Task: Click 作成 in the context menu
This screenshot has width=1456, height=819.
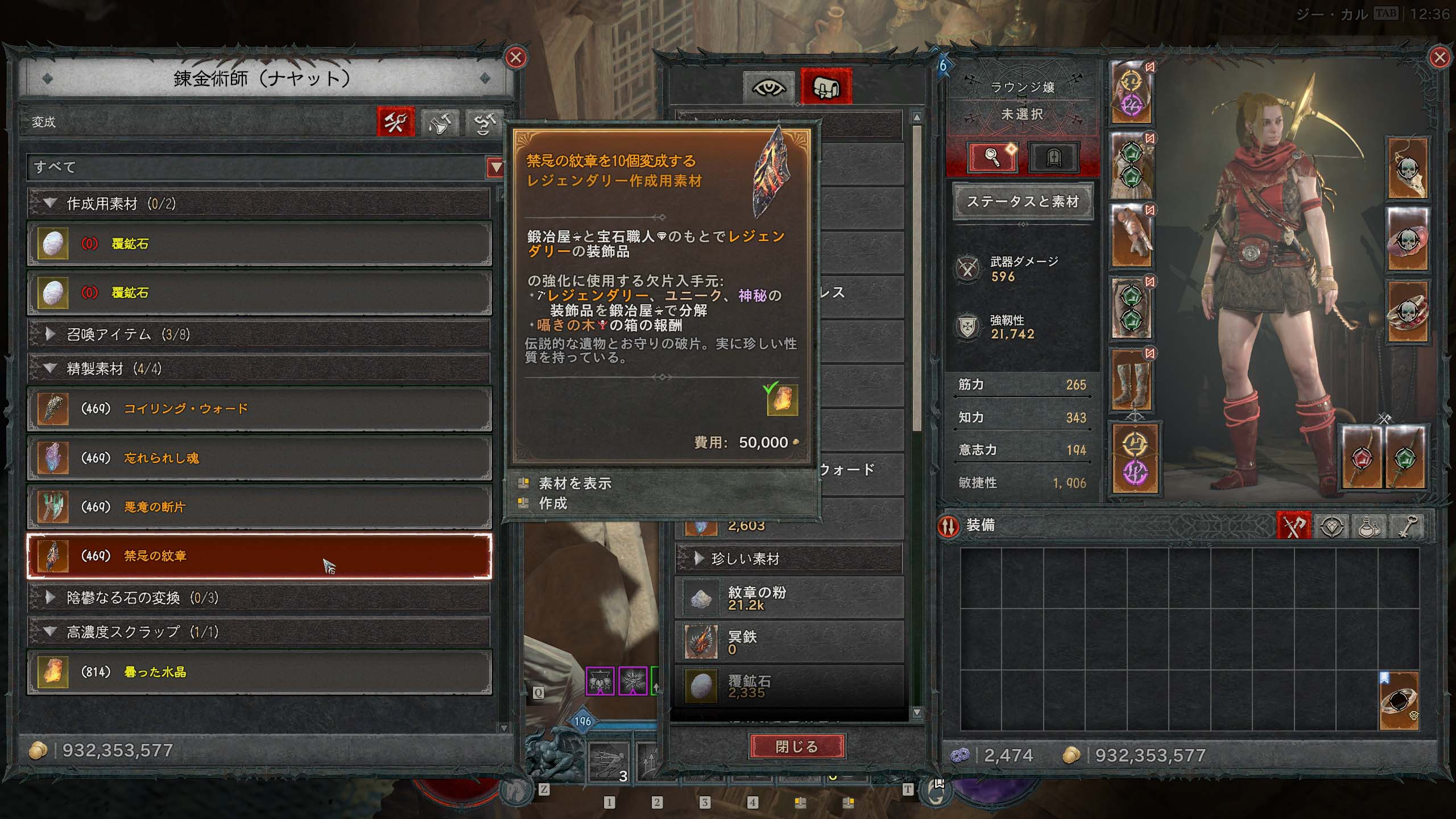Action: (x=553, y=503)
